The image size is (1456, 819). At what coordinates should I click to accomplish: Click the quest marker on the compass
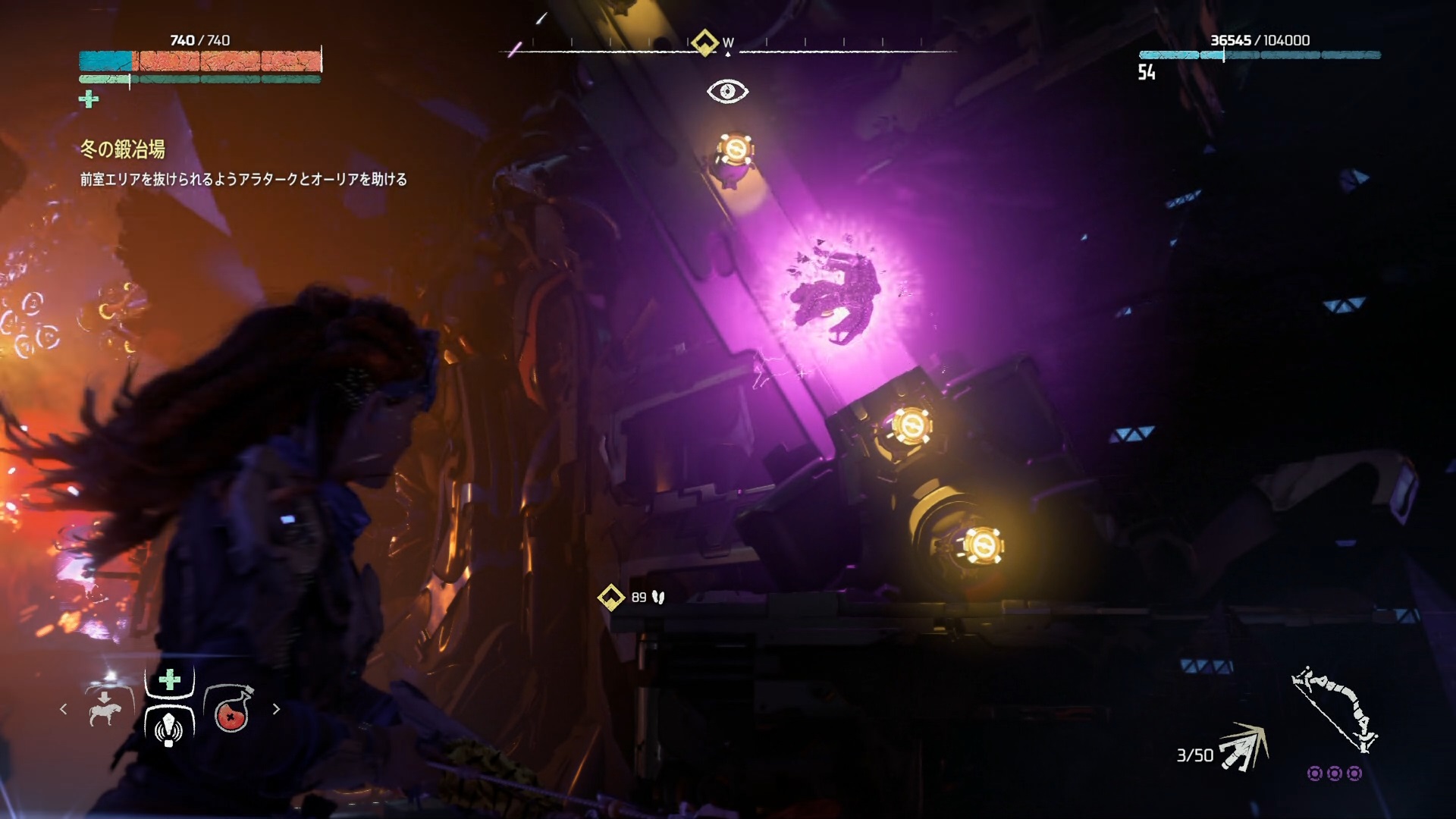(704, 42)
